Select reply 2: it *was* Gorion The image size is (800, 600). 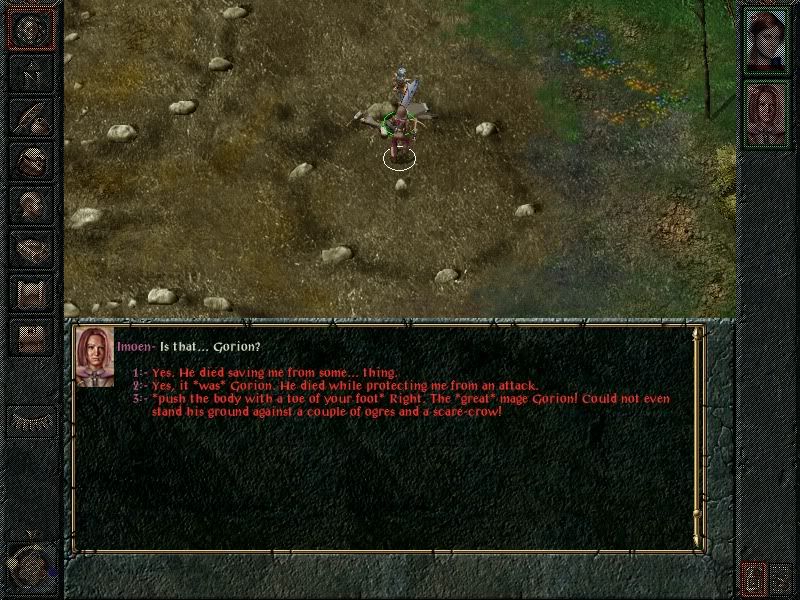coord(344,386)
